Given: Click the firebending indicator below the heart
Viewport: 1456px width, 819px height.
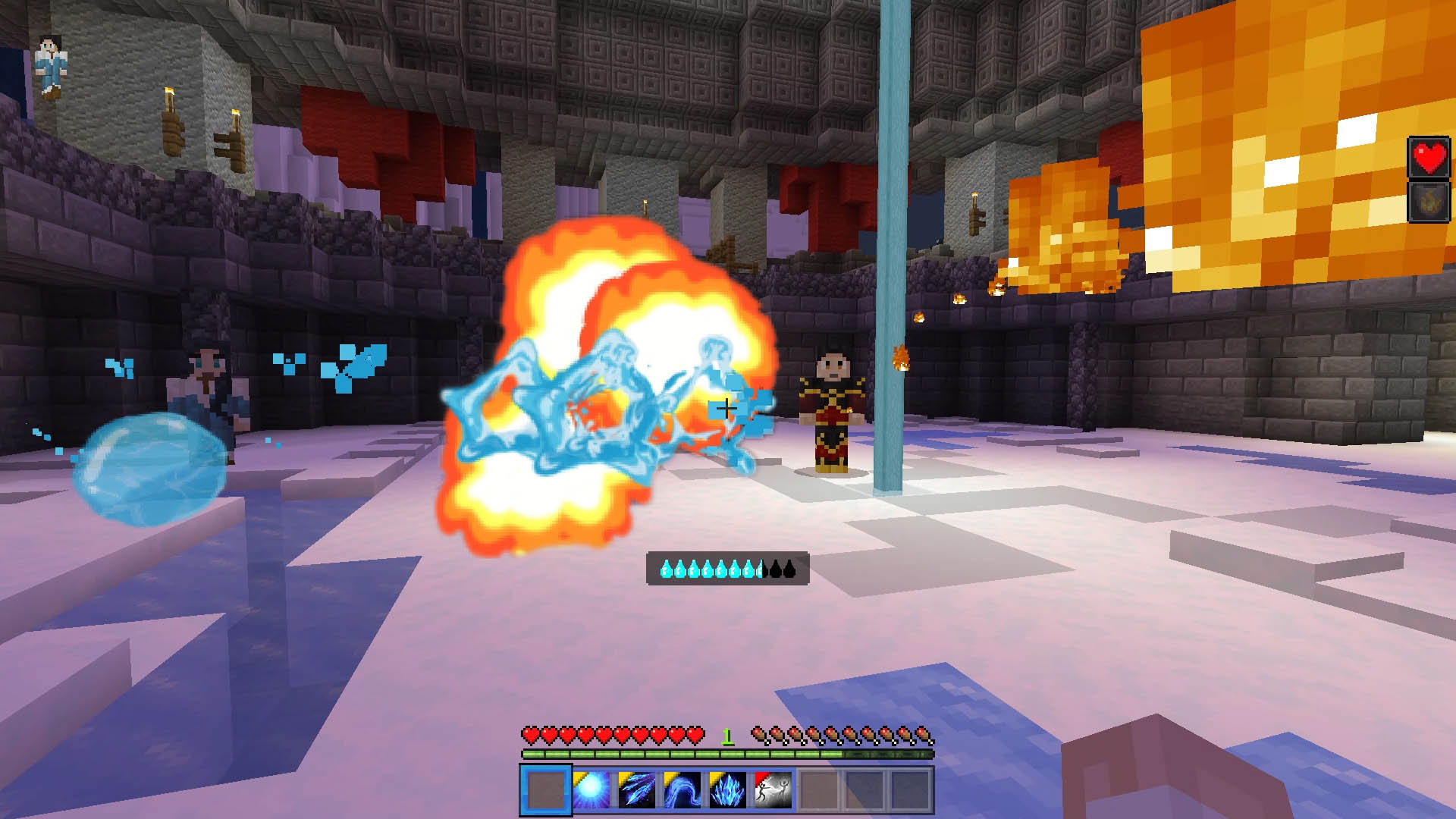Looking at the screenshot, I should (x=1428, y=202).
